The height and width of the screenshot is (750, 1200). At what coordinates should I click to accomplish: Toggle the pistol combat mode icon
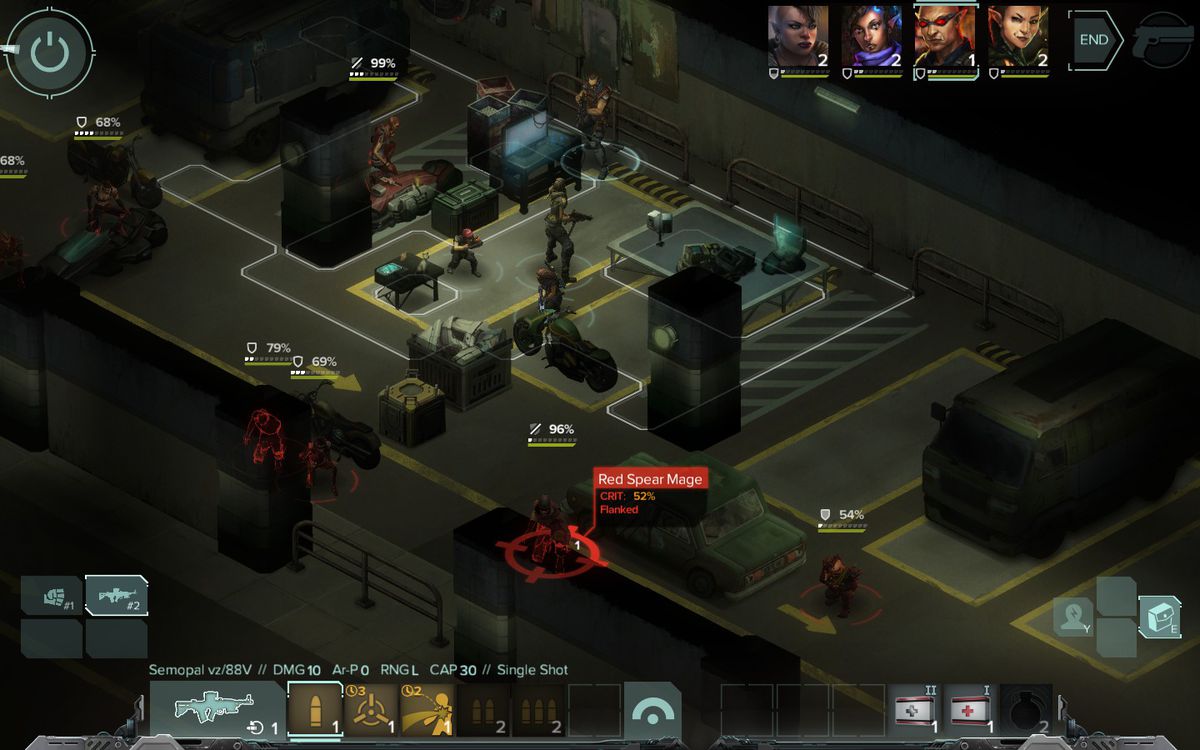pyautogui.click(x=1165, y=40)
